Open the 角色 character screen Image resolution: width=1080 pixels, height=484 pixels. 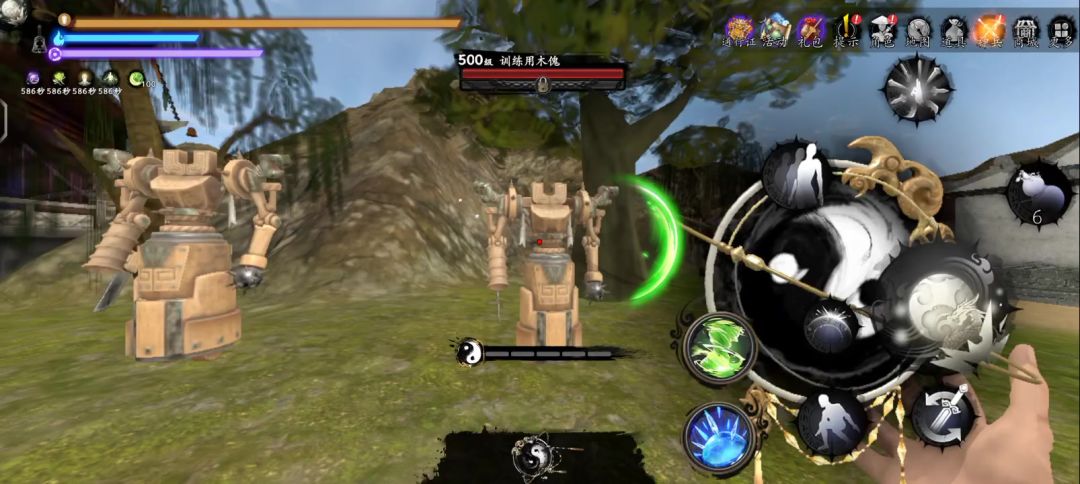pyautogui.click(x=883, y=30)
